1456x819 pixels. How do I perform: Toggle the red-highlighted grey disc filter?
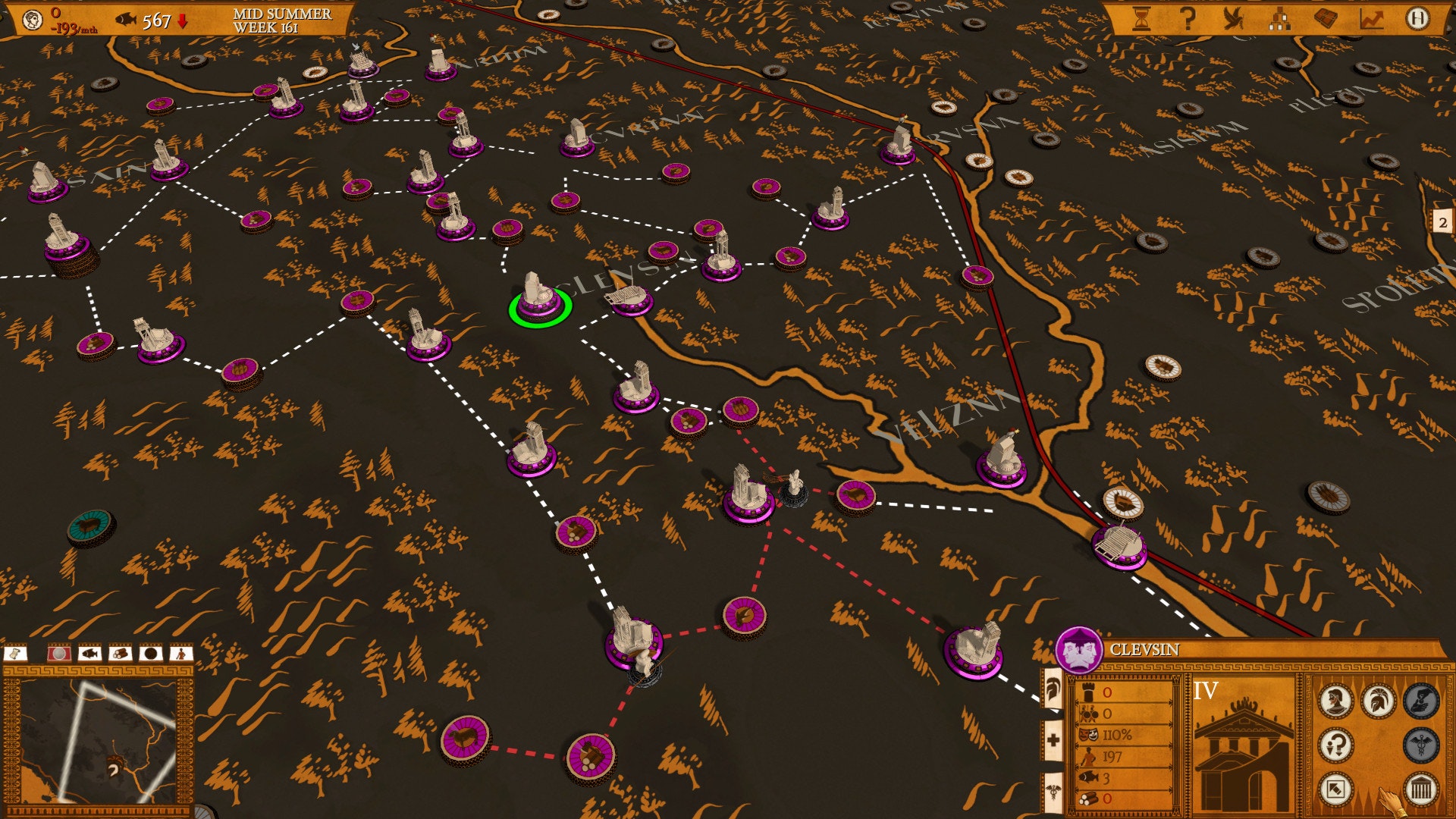59,653
